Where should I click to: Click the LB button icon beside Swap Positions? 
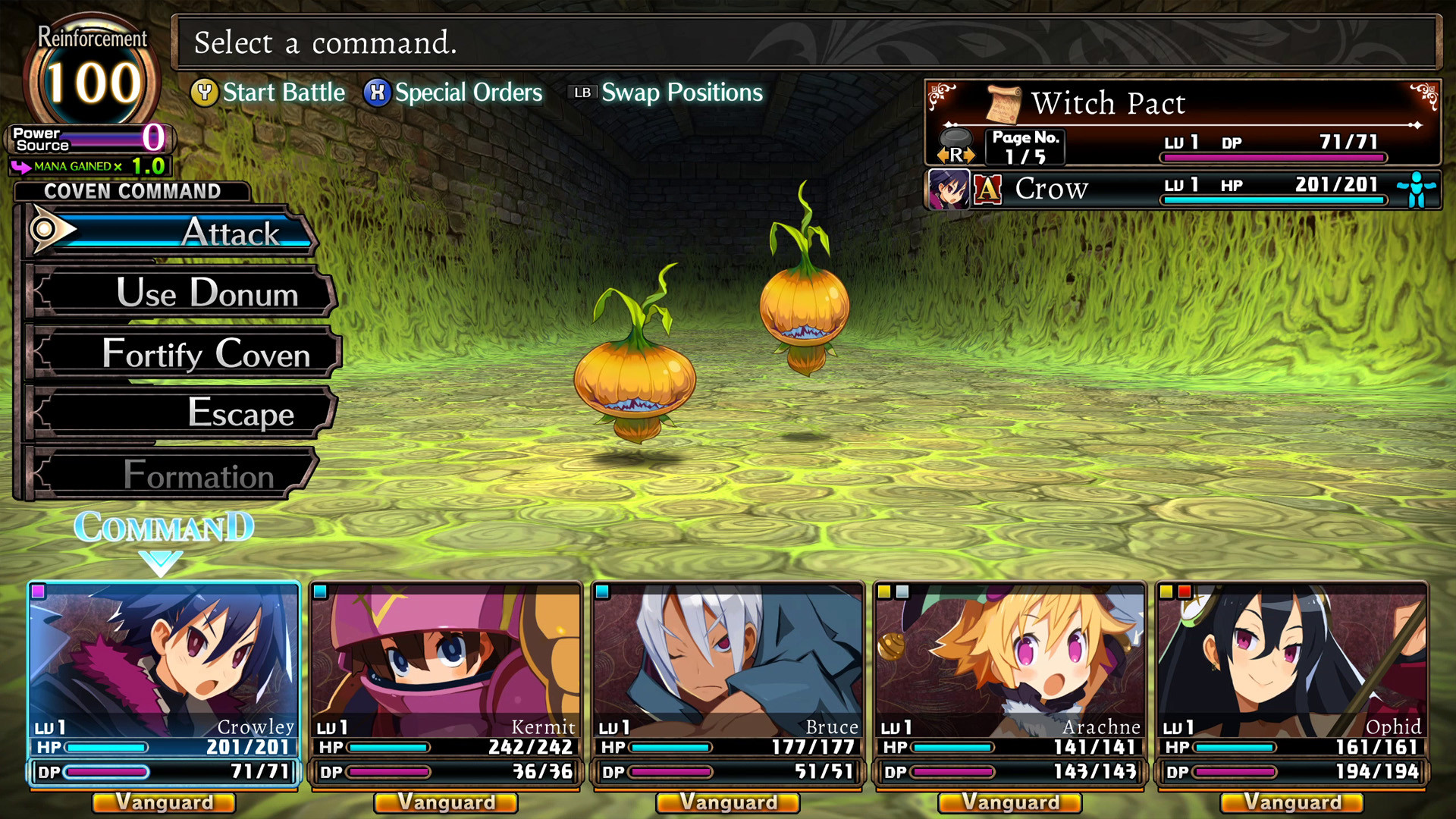[x=582, y=93]
